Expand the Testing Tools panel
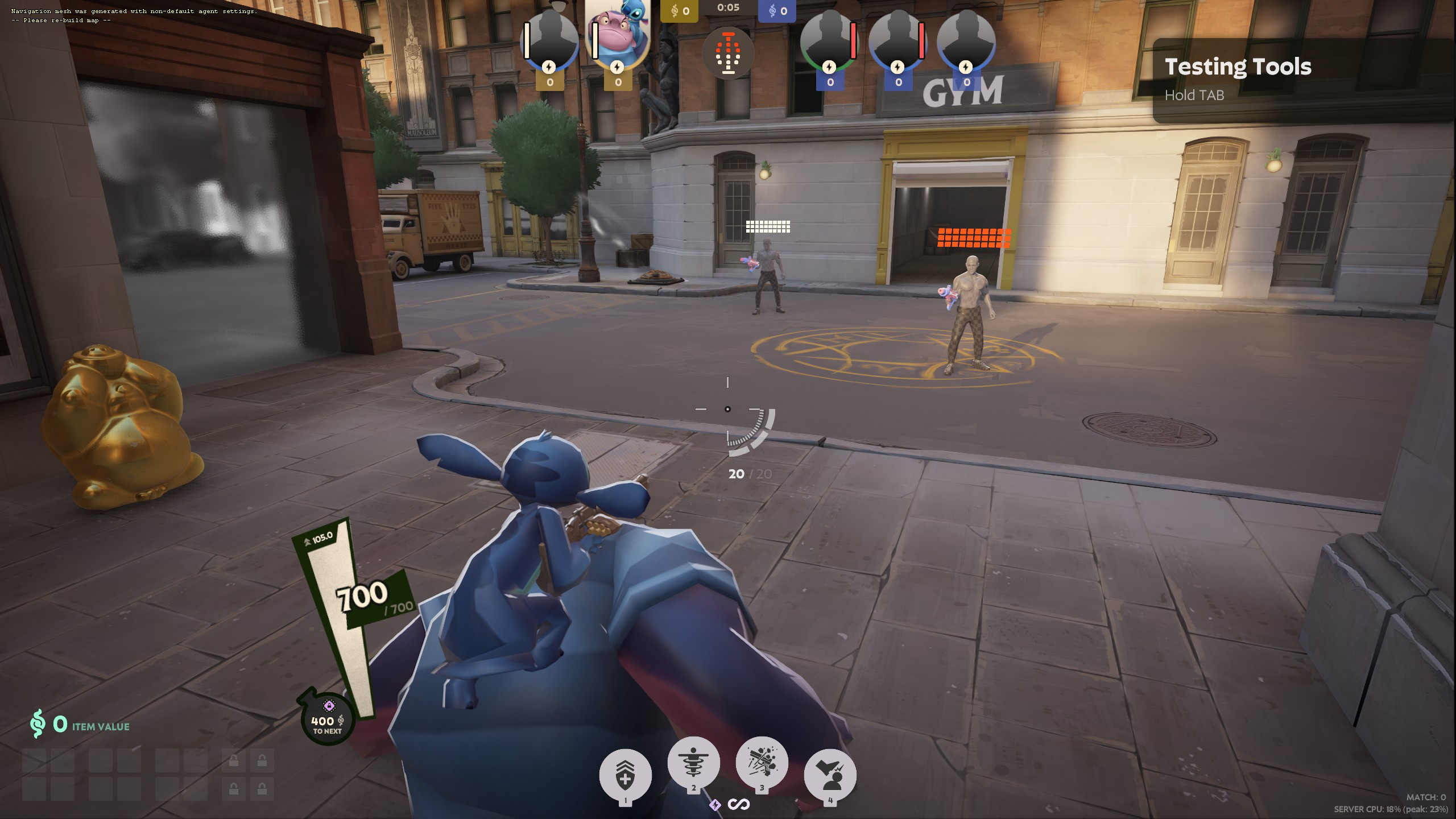This screenshot has height=819, width=1456. click(x=1238, y=67)
